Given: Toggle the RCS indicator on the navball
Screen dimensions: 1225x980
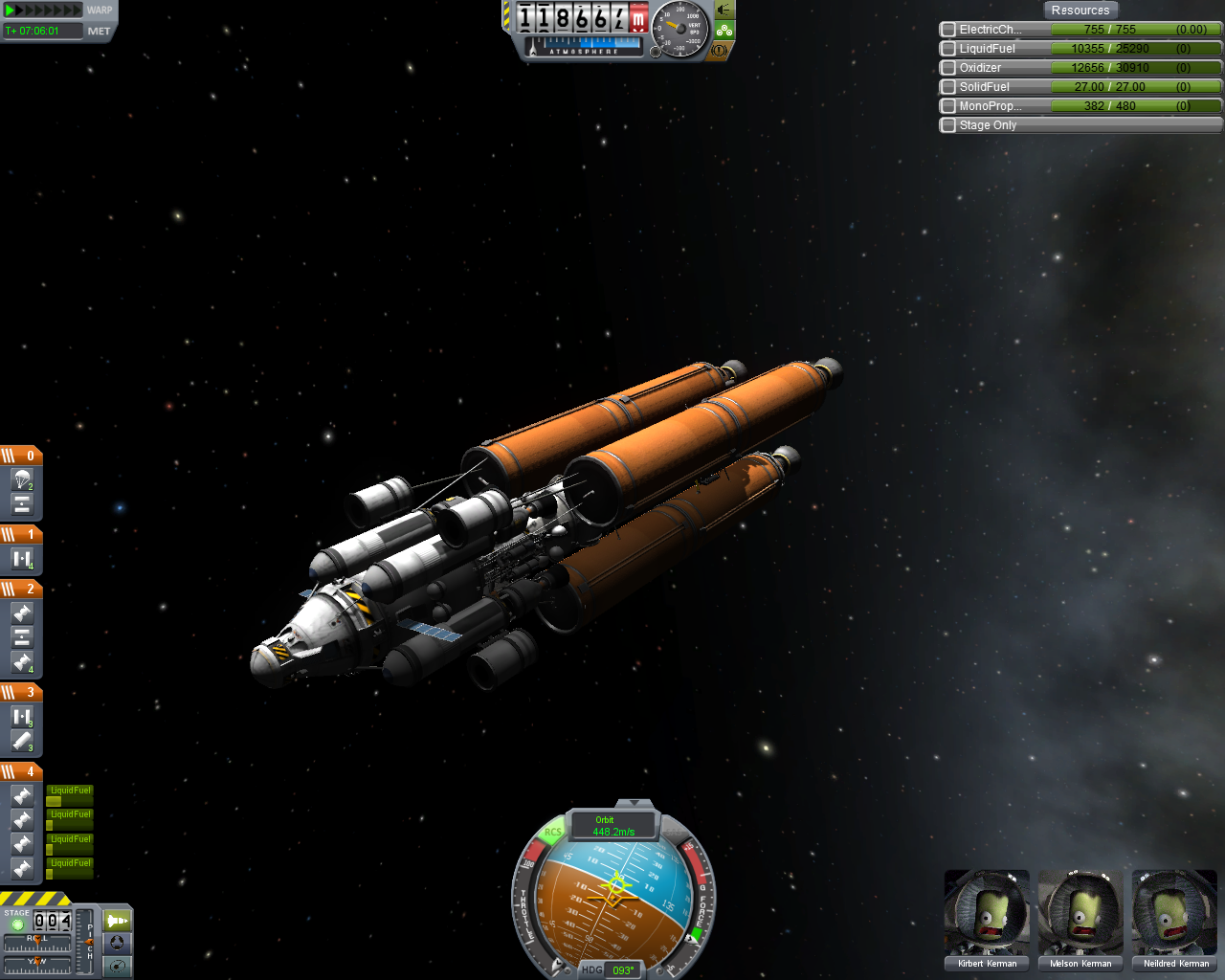Looking at the screenshot, I should pyautogui.click(x=553, y=833).
